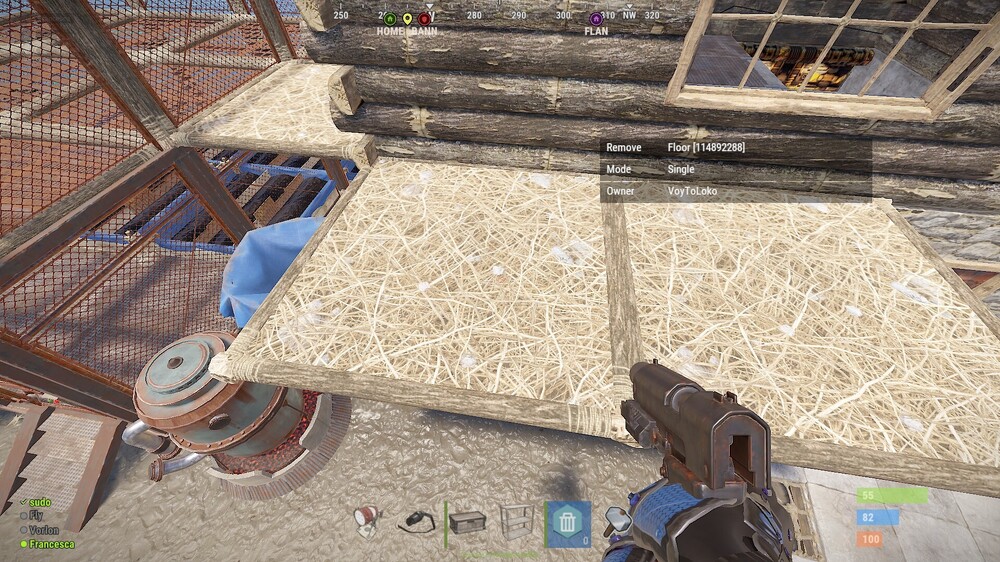
Task: Select team member sudo in team list
Action: tap(39, 502)
